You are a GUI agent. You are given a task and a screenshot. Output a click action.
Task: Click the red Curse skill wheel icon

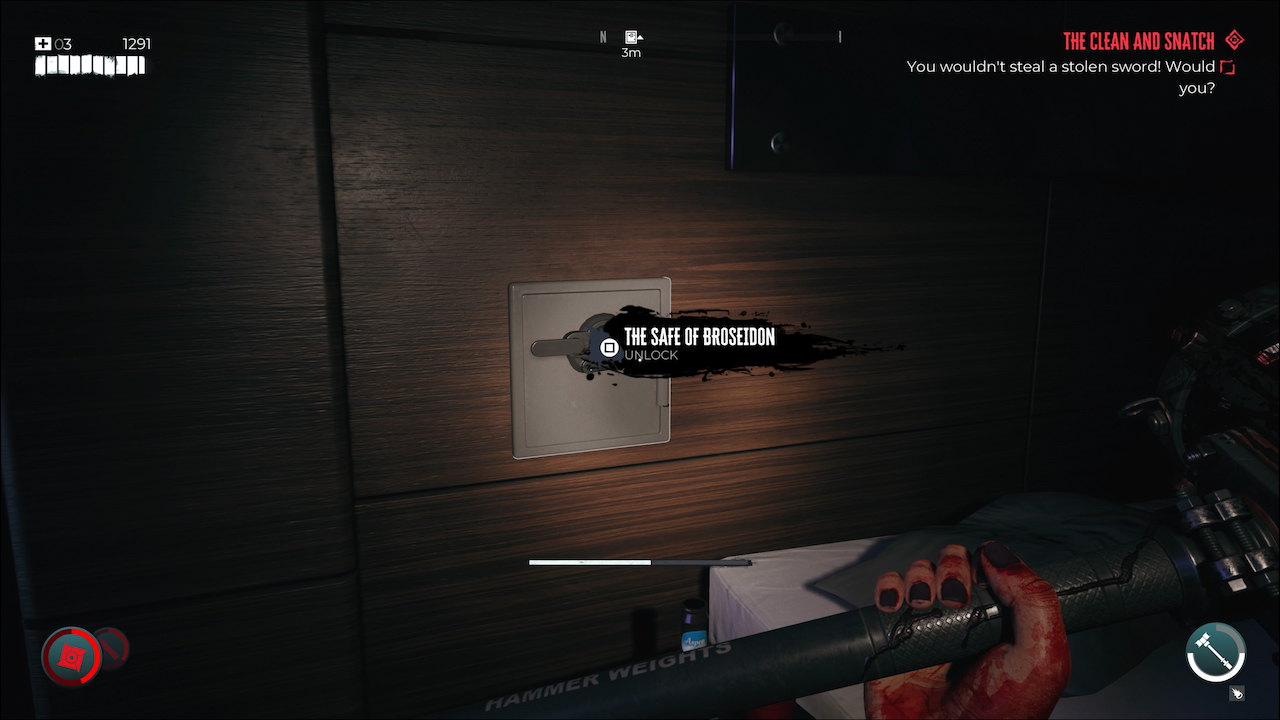(x=69, y=657)
